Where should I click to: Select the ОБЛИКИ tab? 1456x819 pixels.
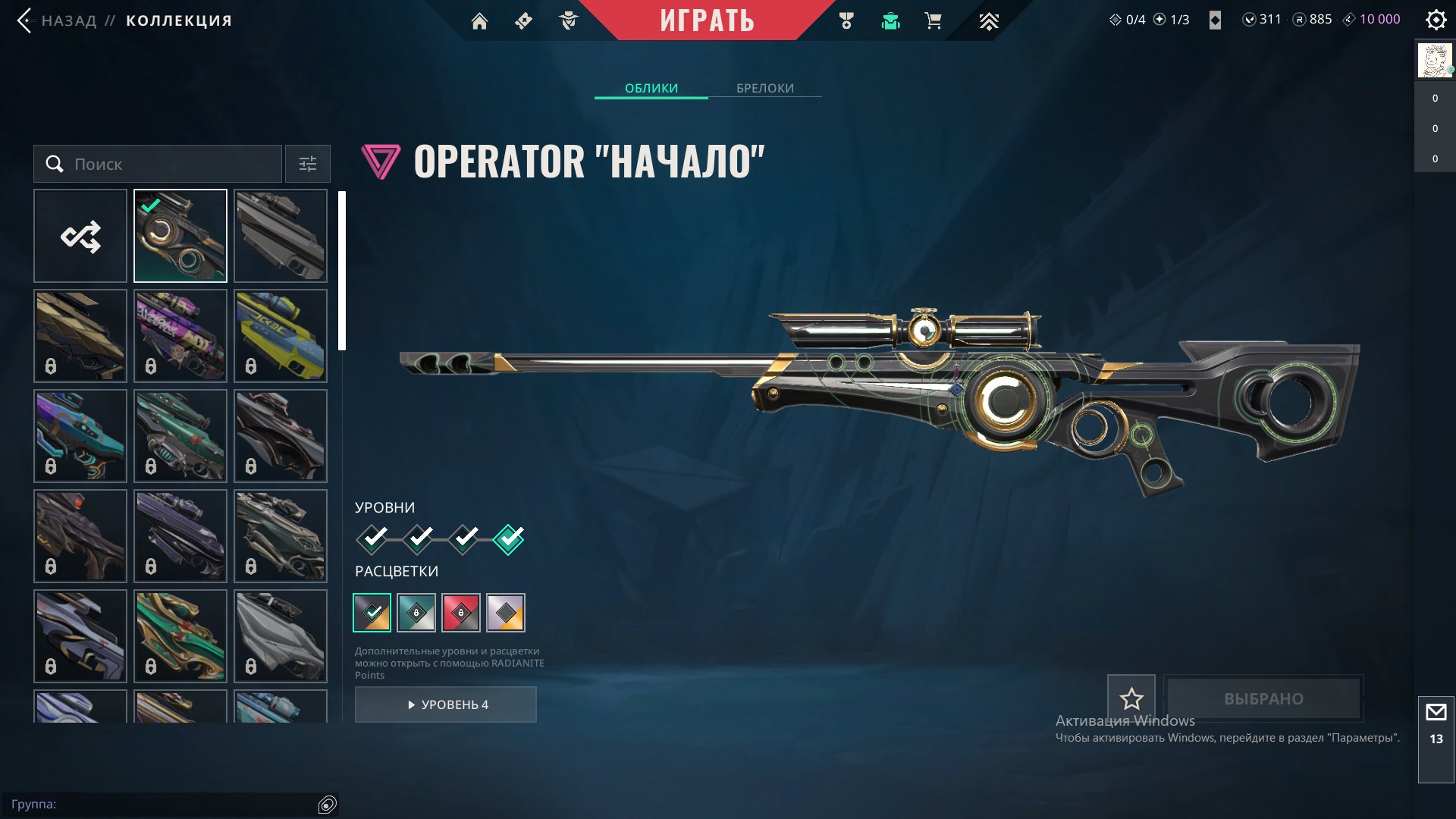(x=651, y=88)
